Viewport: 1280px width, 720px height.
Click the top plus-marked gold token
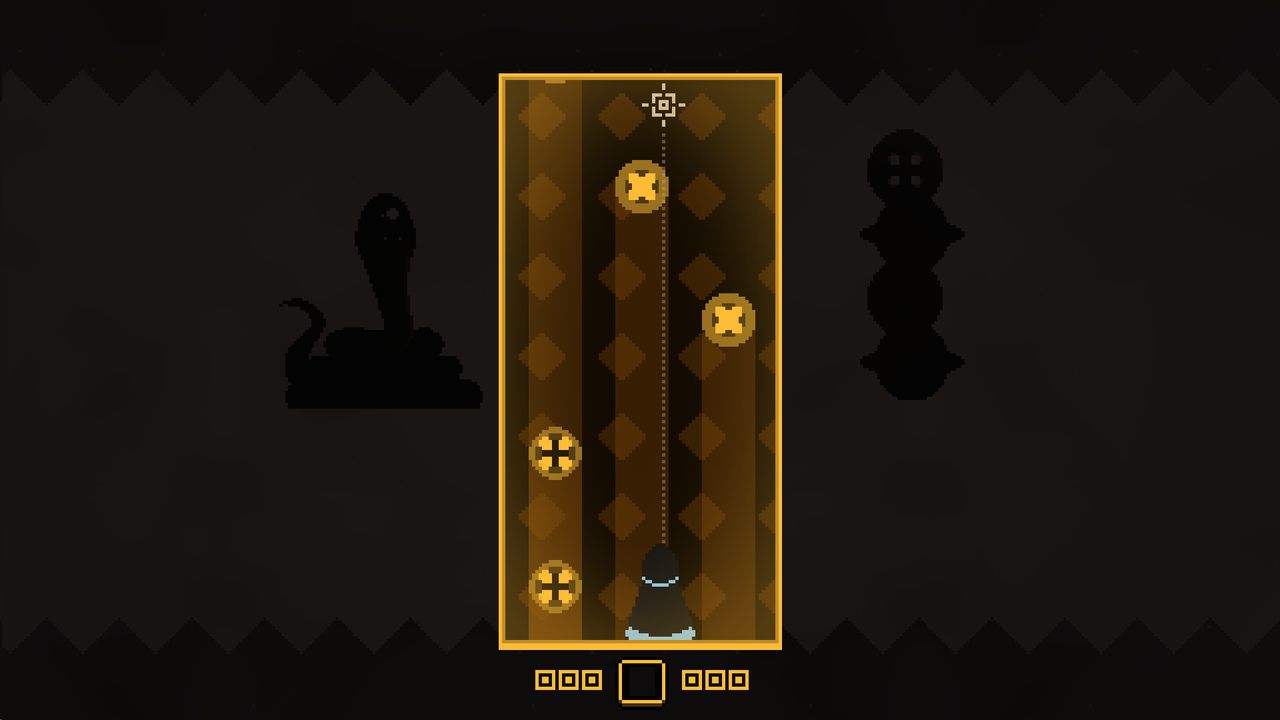click(x=553, y=452)
